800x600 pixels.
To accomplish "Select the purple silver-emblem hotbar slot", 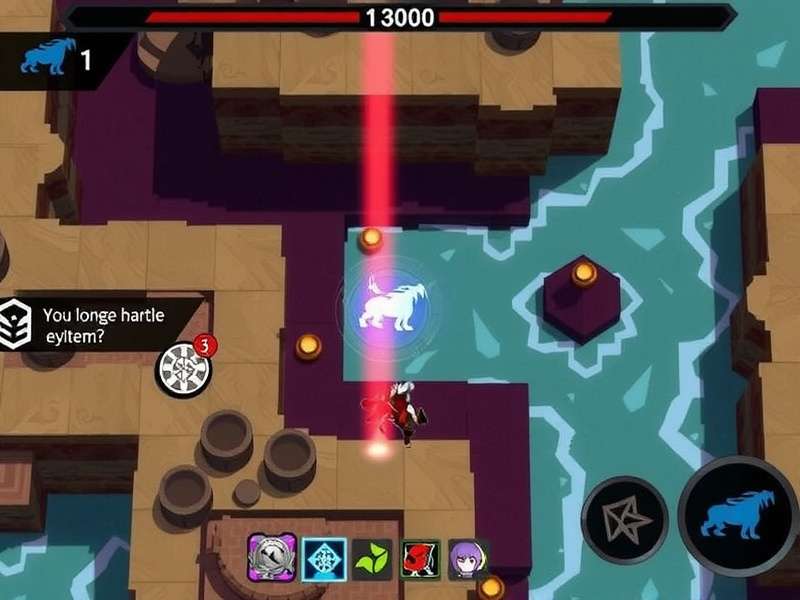I will click(x=270, y=556).
